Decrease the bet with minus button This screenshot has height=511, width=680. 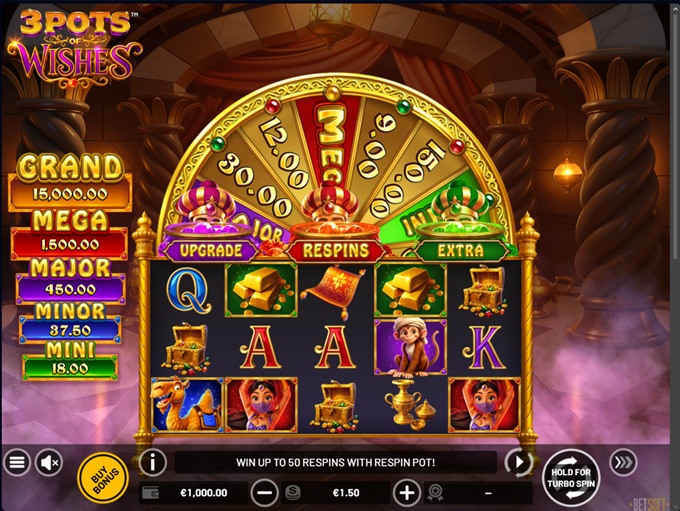[x=265, y=492]
